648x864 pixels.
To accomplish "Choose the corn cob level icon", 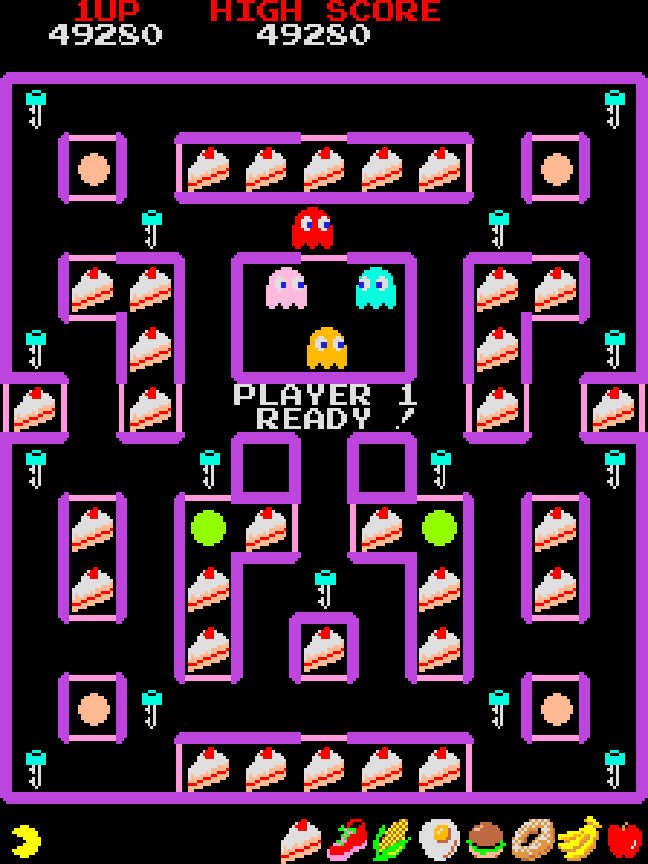I will point(391,839).
